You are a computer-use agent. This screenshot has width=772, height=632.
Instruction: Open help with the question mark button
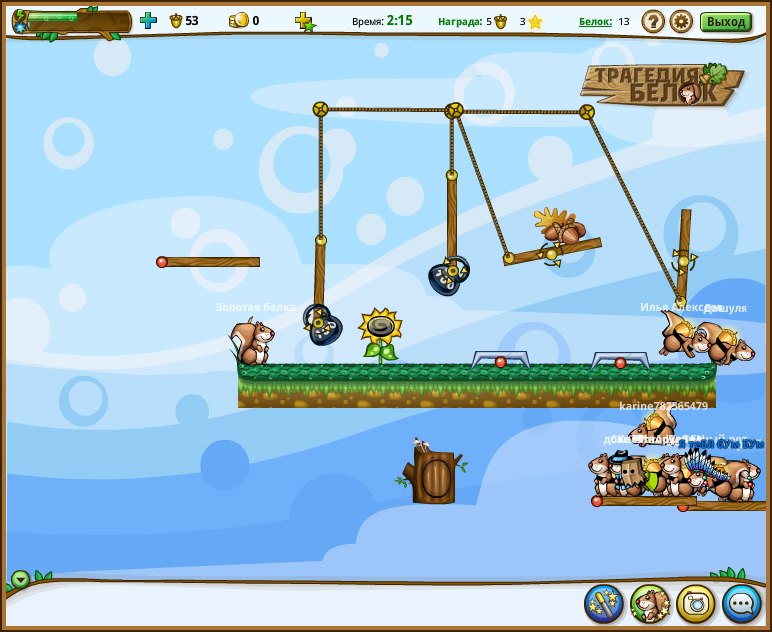point(653,21)
